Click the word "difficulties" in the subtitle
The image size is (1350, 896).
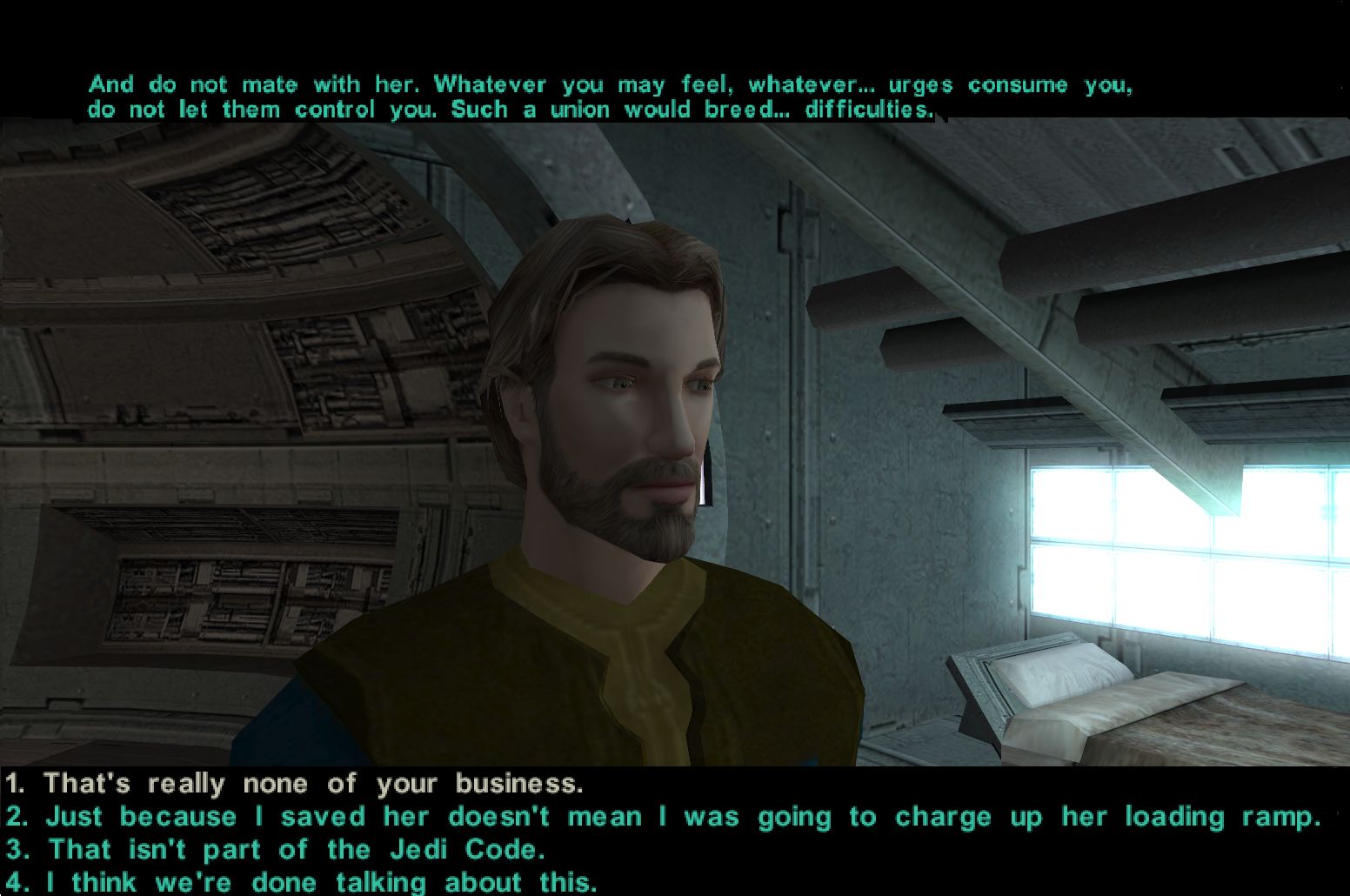pos(865,110)
